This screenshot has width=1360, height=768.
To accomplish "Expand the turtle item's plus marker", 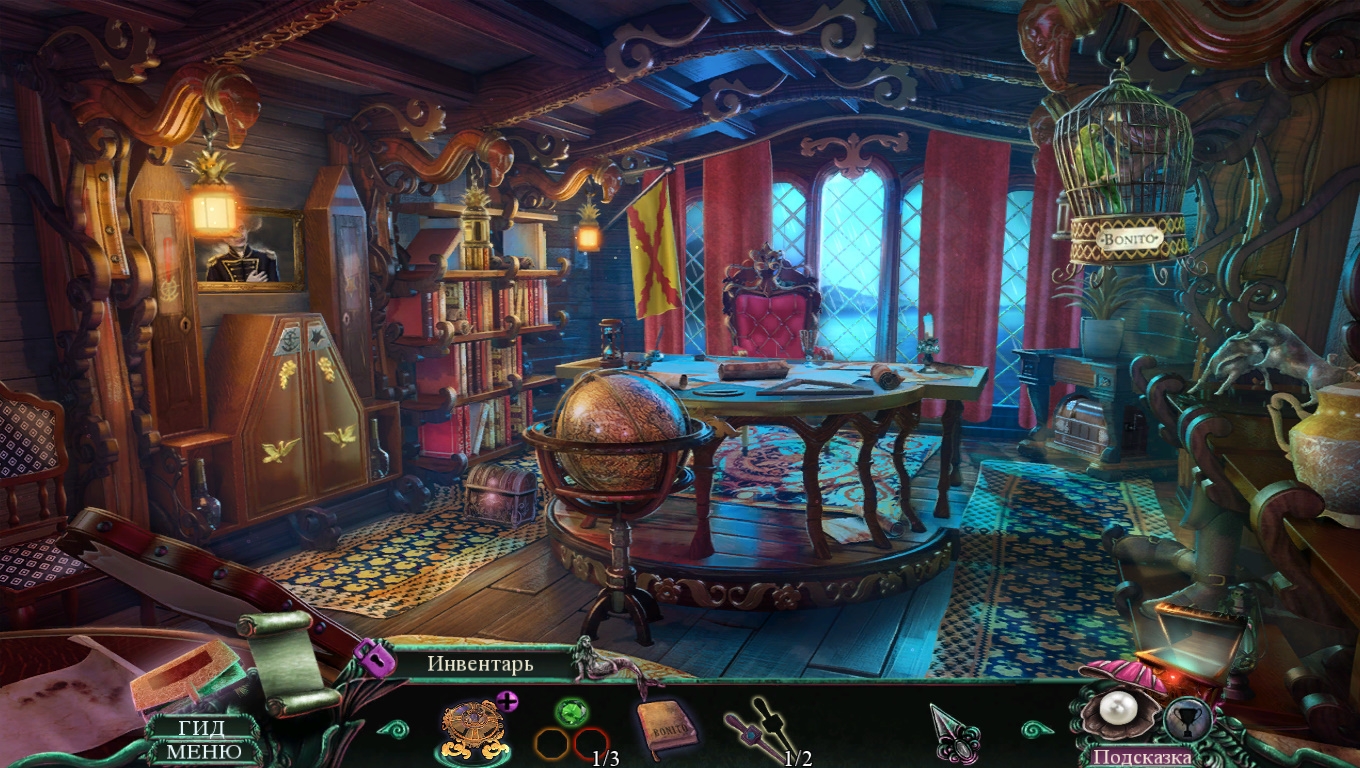I will 507,701.
